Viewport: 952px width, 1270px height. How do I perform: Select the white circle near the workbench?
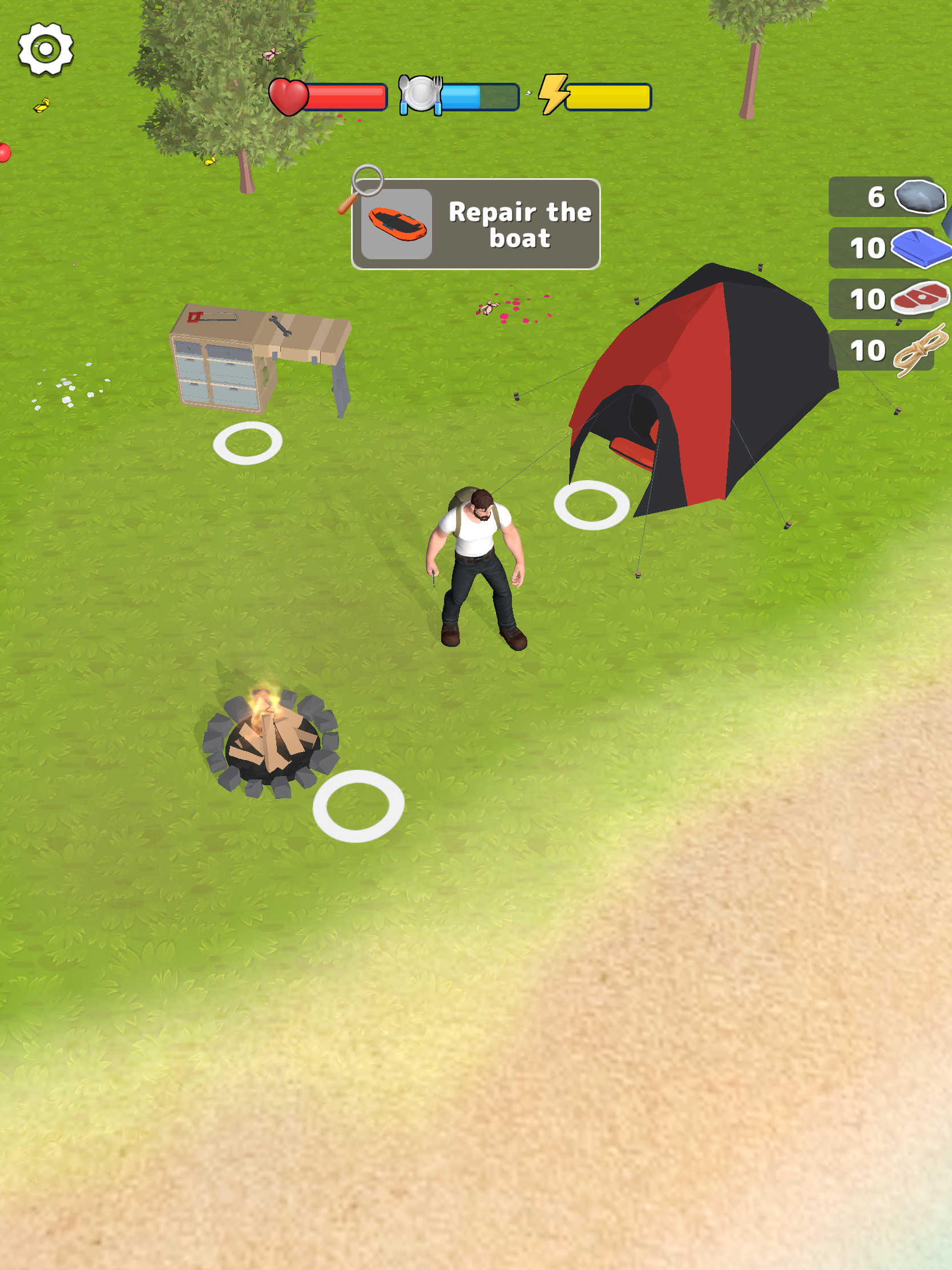[247, 441]
